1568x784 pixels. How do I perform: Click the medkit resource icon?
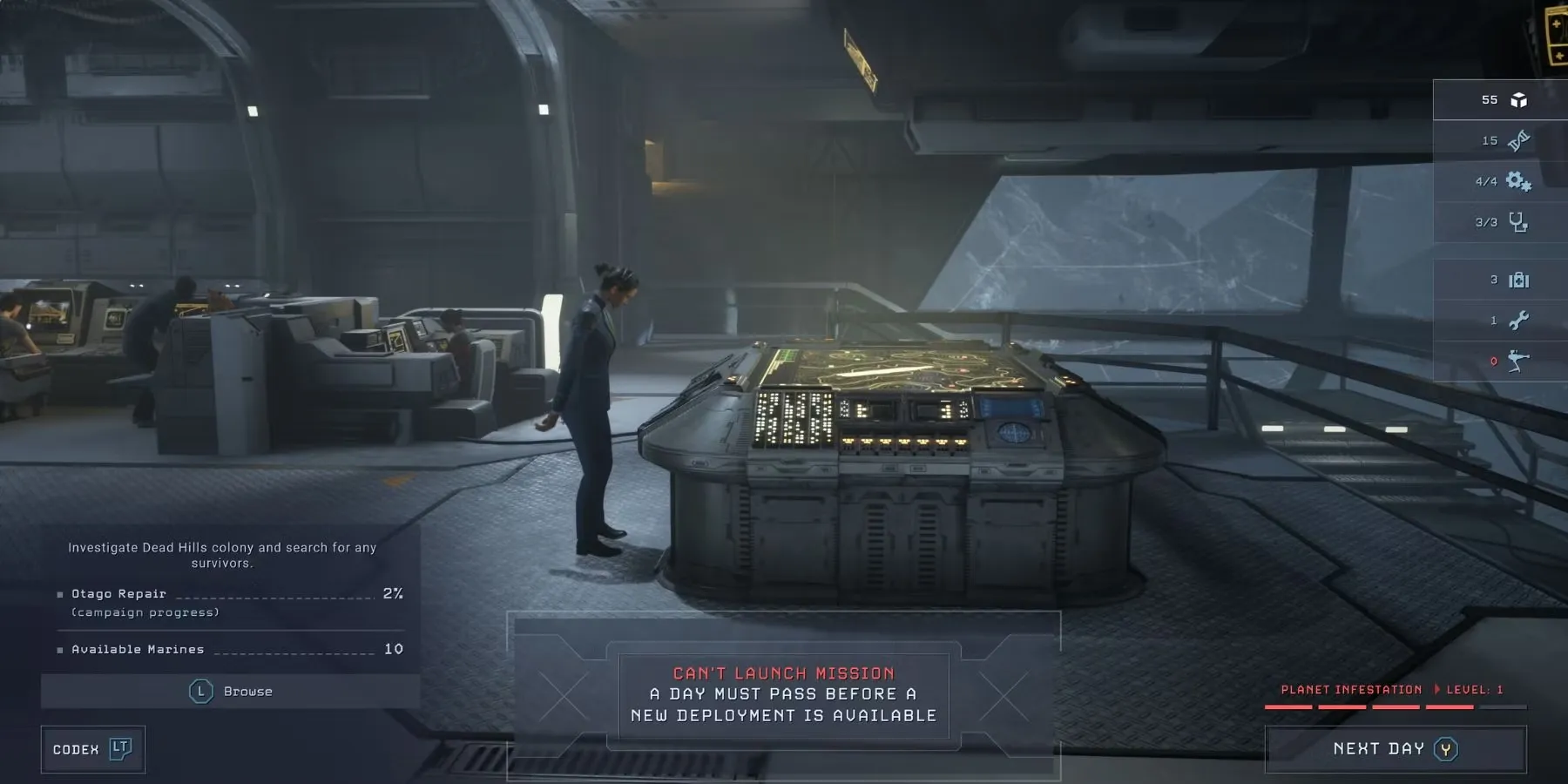pos(1518,280)
